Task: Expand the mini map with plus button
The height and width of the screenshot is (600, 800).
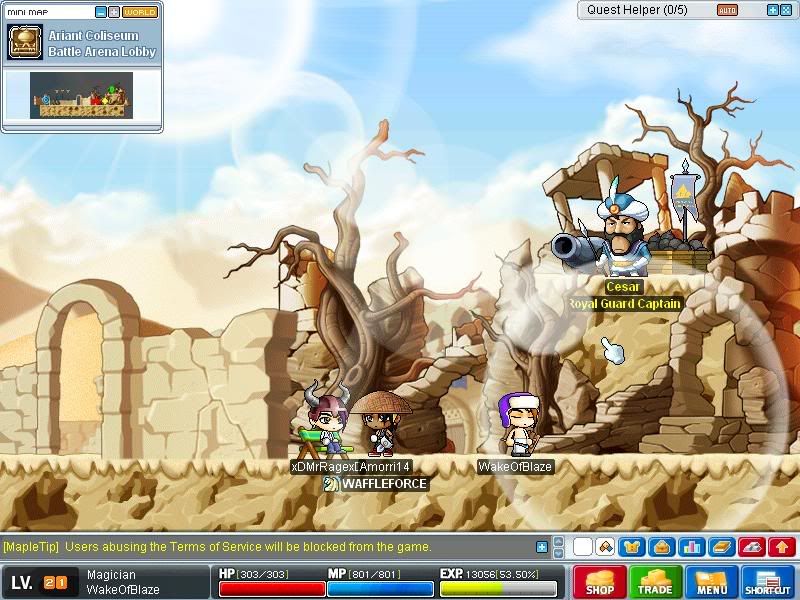Action: 114,12
